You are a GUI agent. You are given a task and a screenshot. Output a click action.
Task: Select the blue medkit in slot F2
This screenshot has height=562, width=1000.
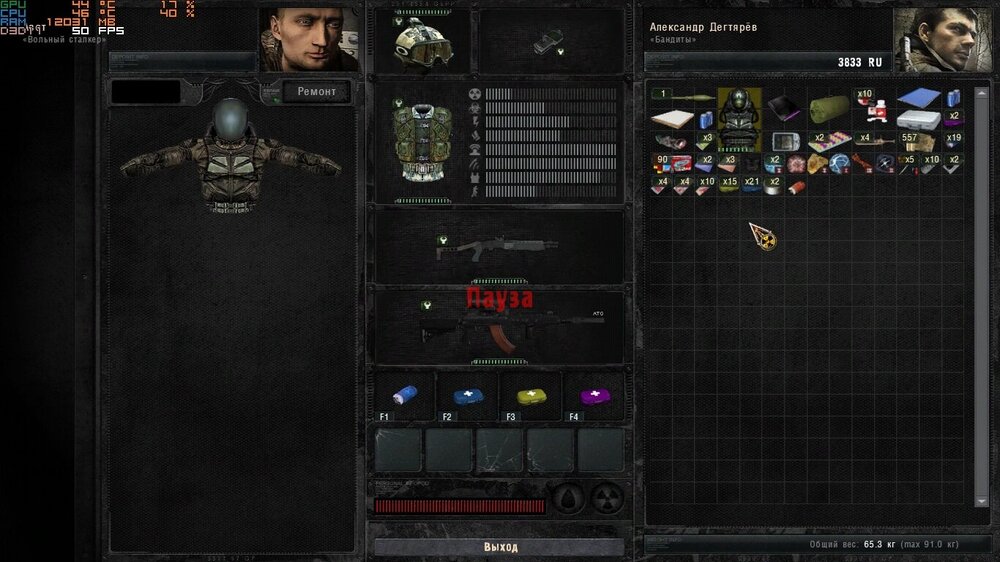coord(468,395)
